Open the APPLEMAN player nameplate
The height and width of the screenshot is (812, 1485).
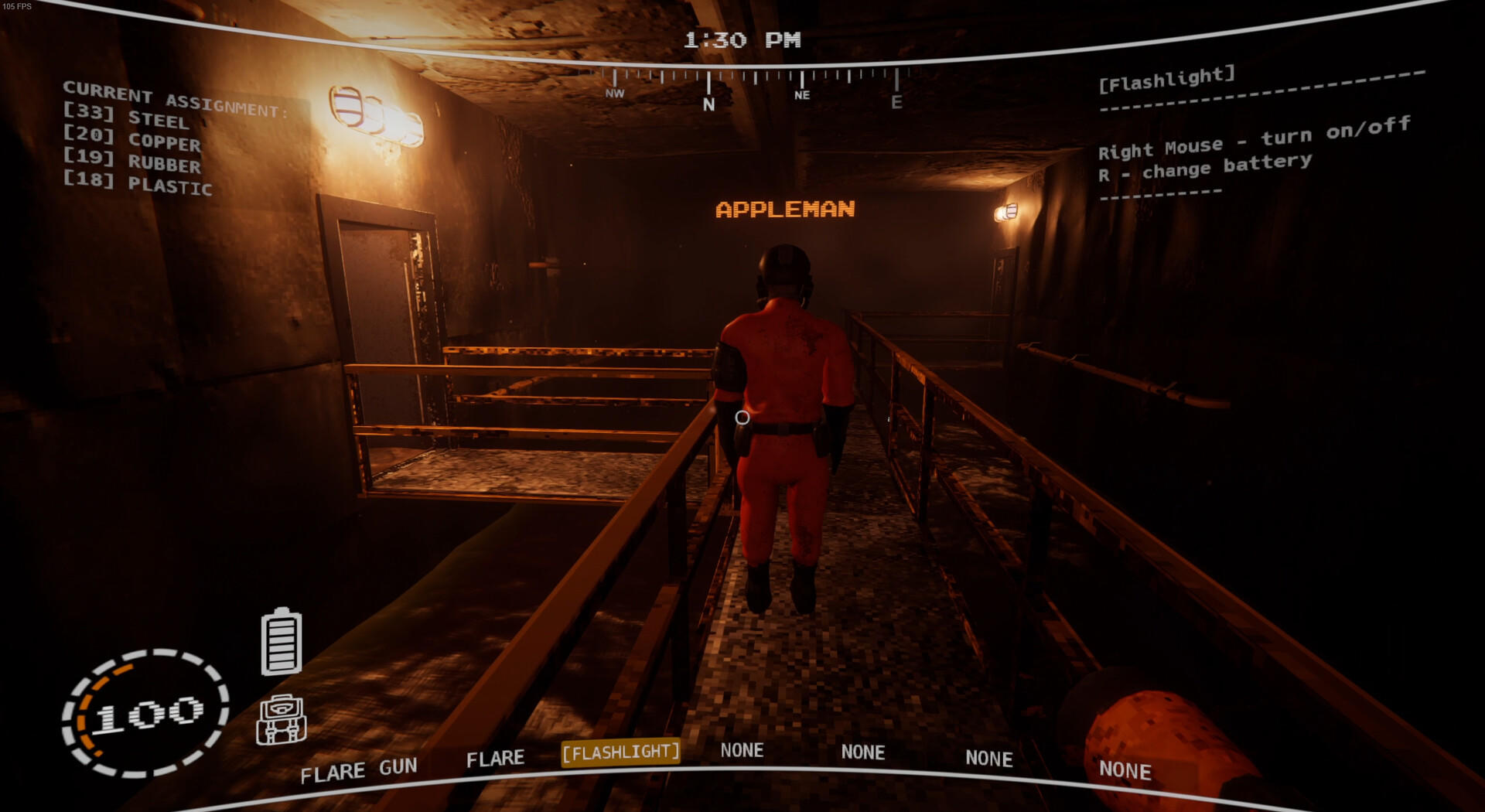(x=786, y=207)
